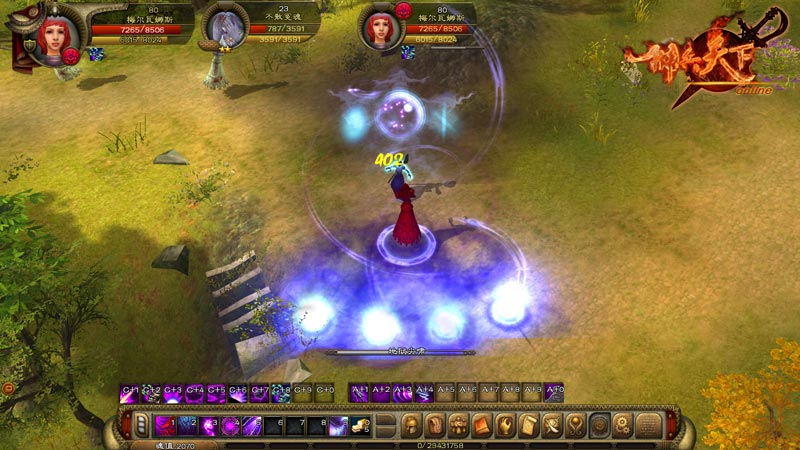
Task: Open the helmet character menu button
Action: [x=411, y=426]
